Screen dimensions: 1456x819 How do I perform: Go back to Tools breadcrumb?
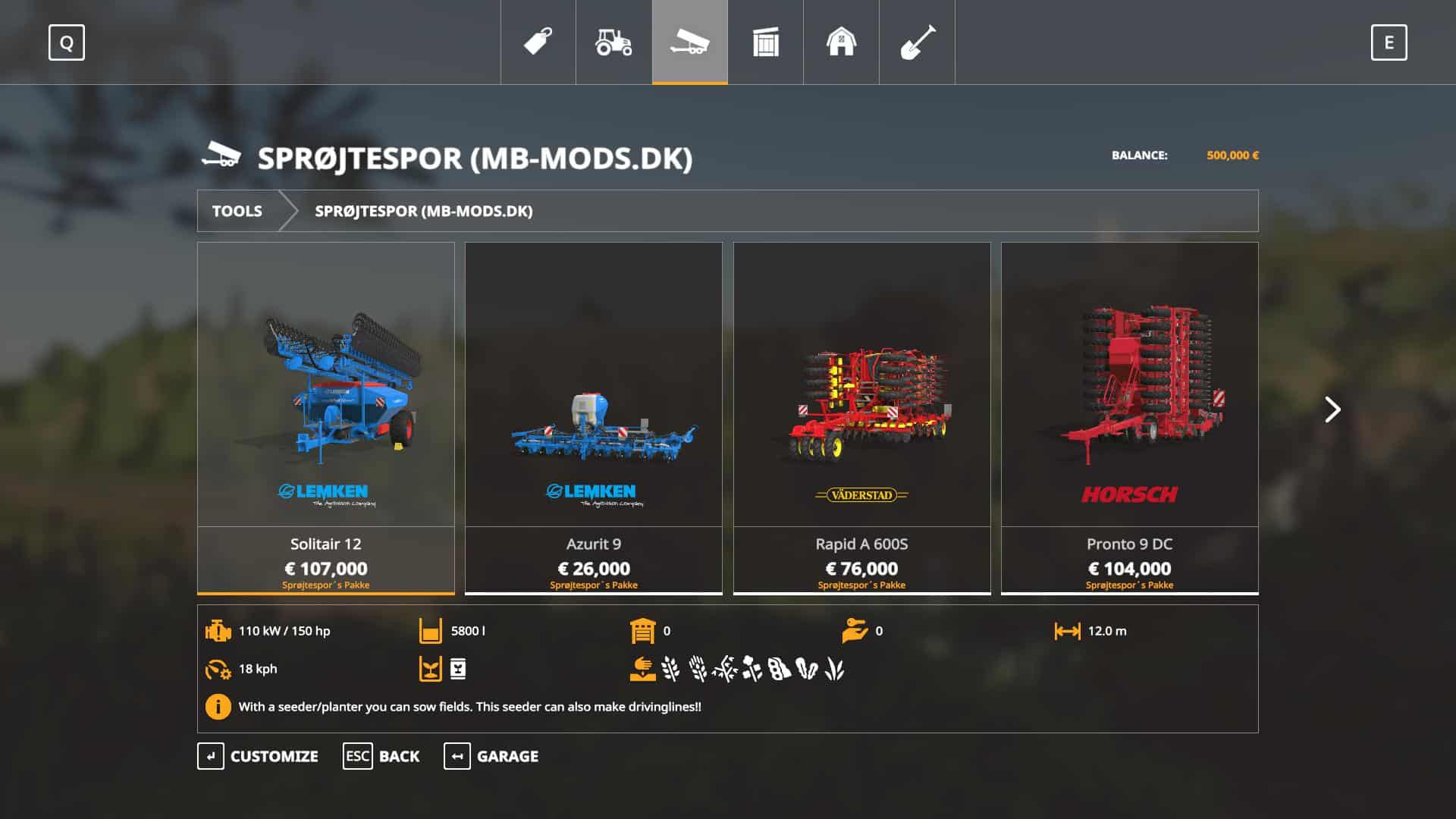click(x=237, y=211)
